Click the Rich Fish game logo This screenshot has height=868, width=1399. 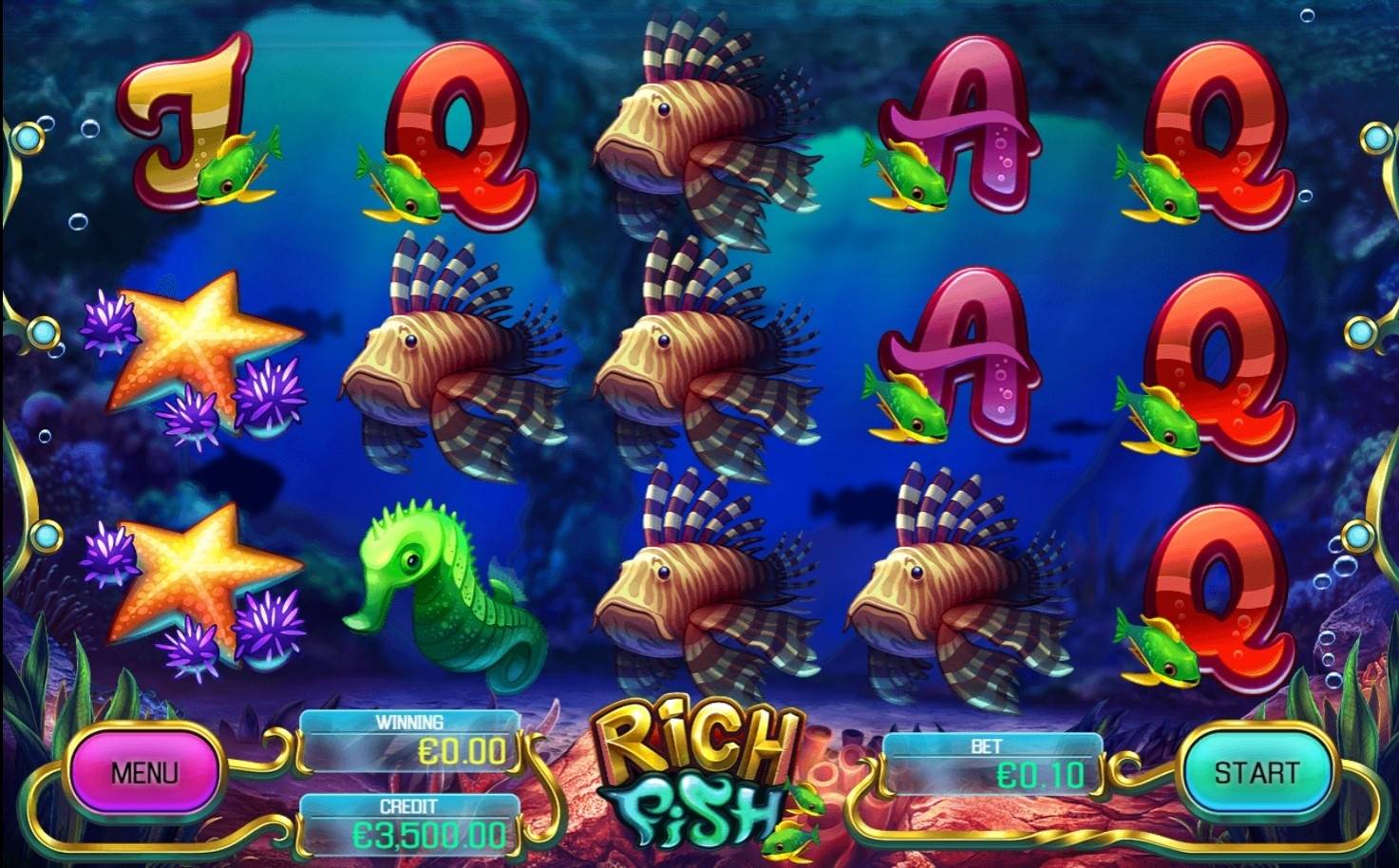693,779
